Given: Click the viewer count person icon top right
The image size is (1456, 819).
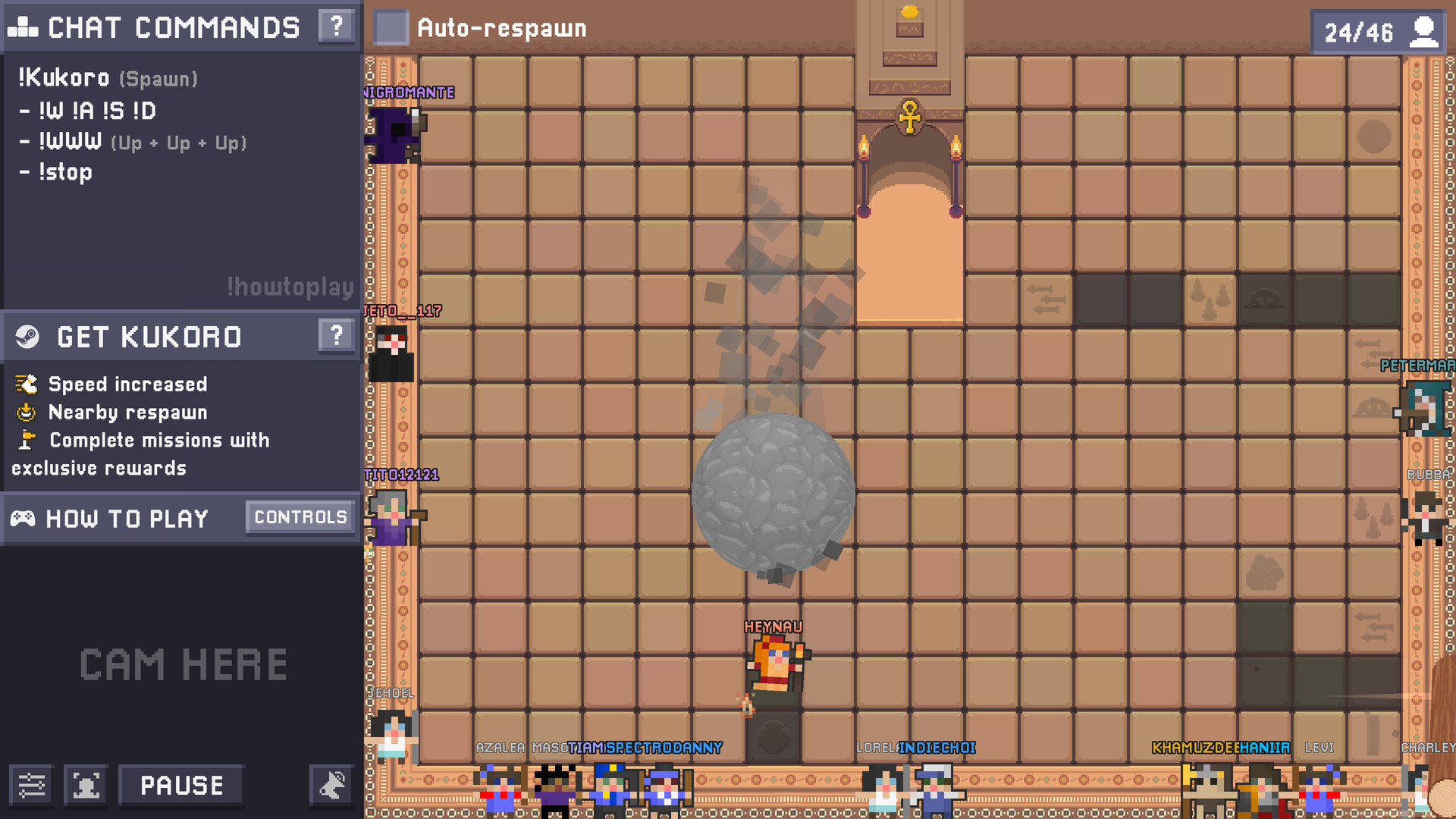Looking at the screenshot, I should [x=1424, y=32].
